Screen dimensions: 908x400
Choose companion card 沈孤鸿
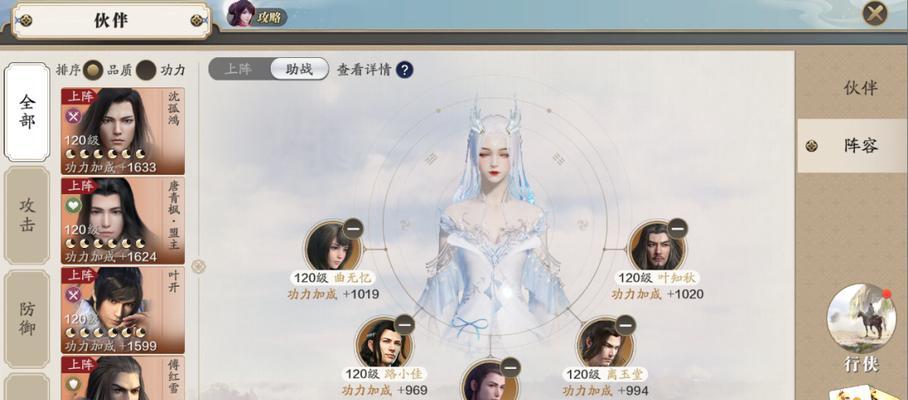122,132
